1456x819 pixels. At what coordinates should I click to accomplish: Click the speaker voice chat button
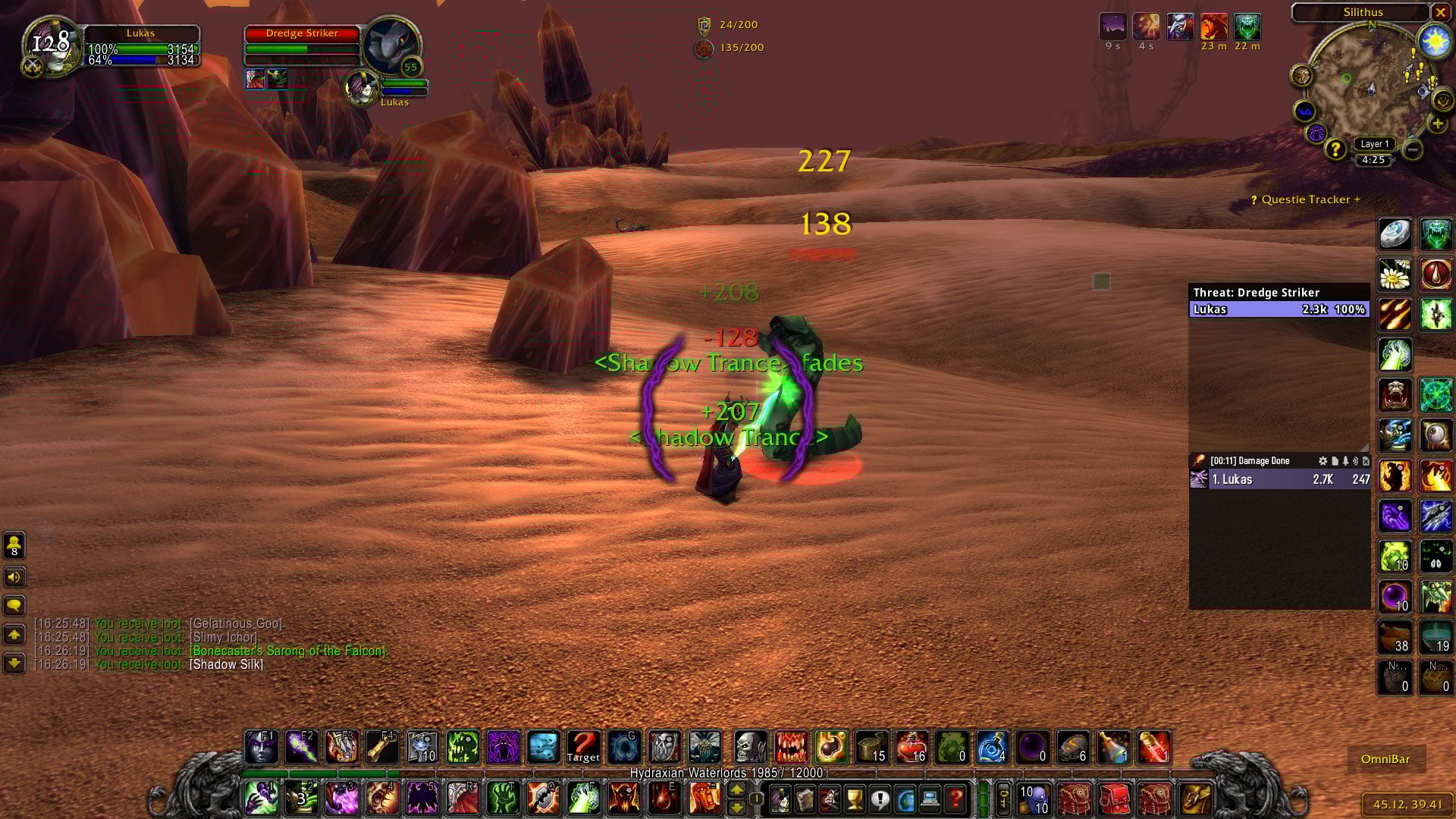(x=14, y=577)
